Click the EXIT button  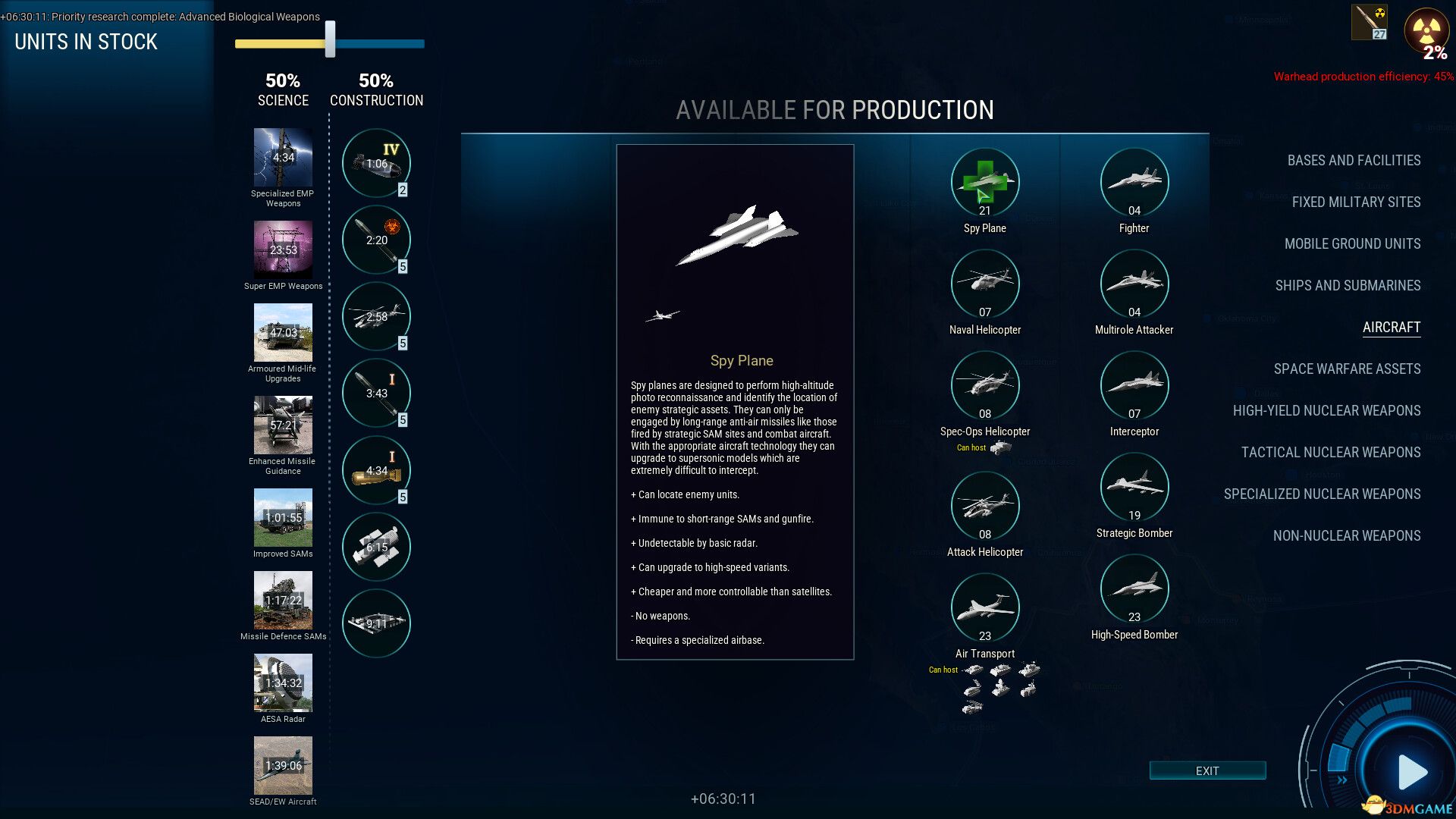point(1207,770)
